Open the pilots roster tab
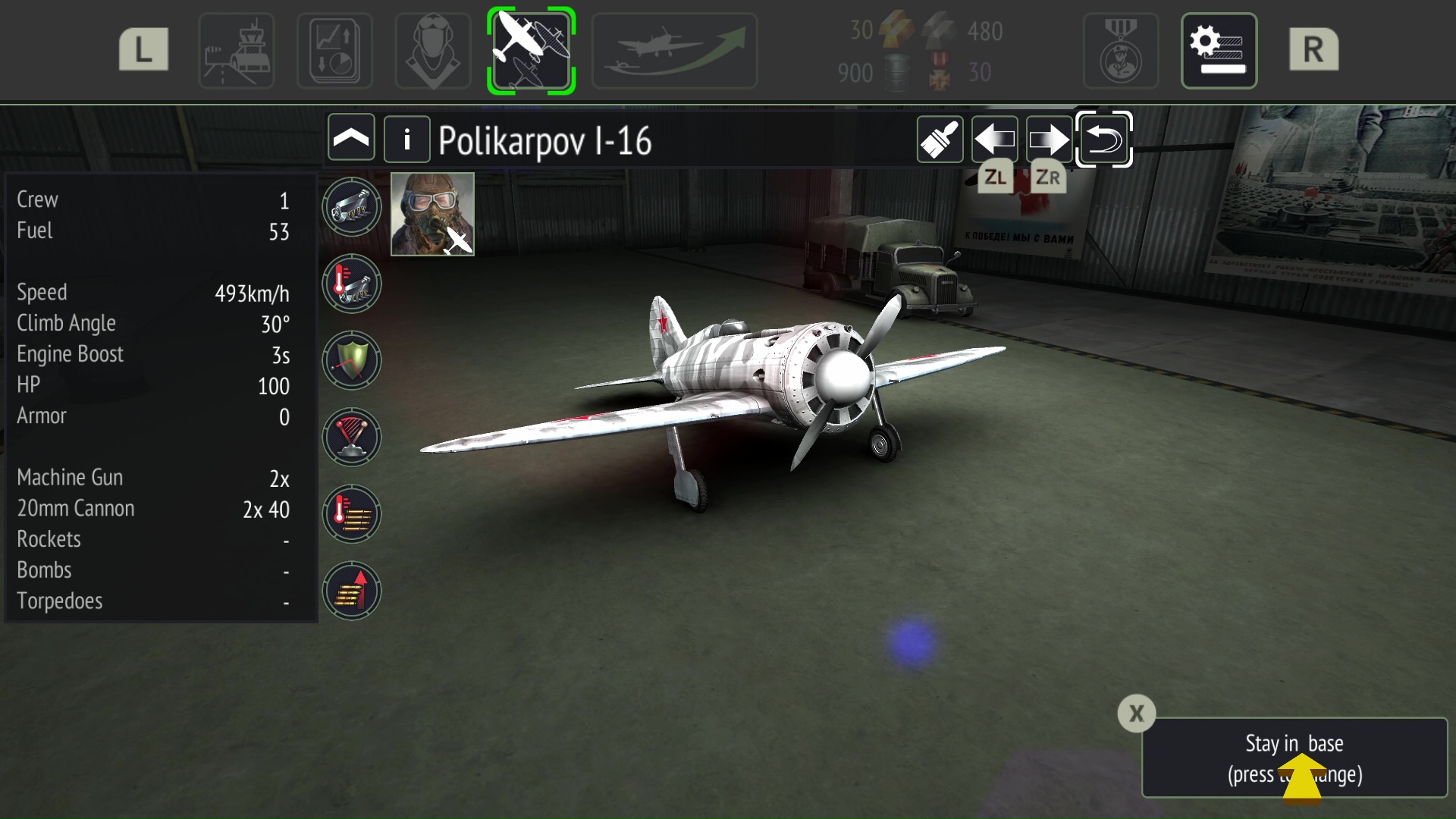 tap(433, 51)
